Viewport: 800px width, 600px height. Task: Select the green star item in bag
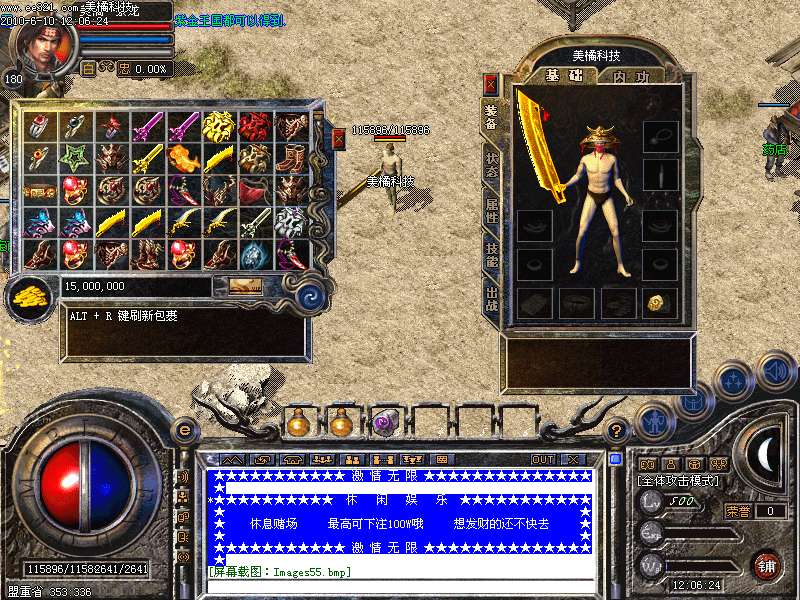point(77,157)
